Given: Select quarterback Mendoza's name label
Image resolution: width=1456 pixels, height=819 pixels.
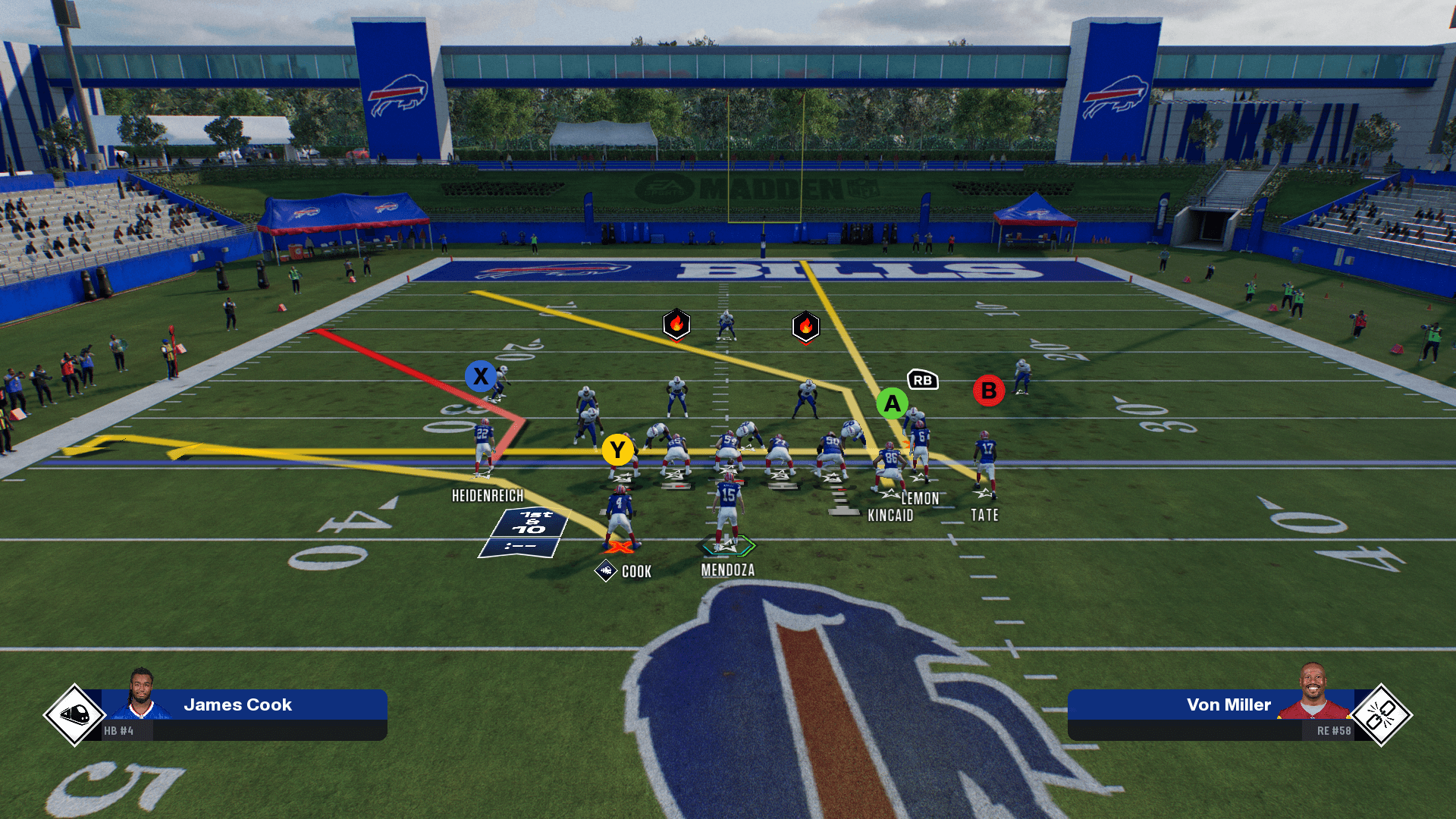Looking at the screenshot, I should point(727,570).
